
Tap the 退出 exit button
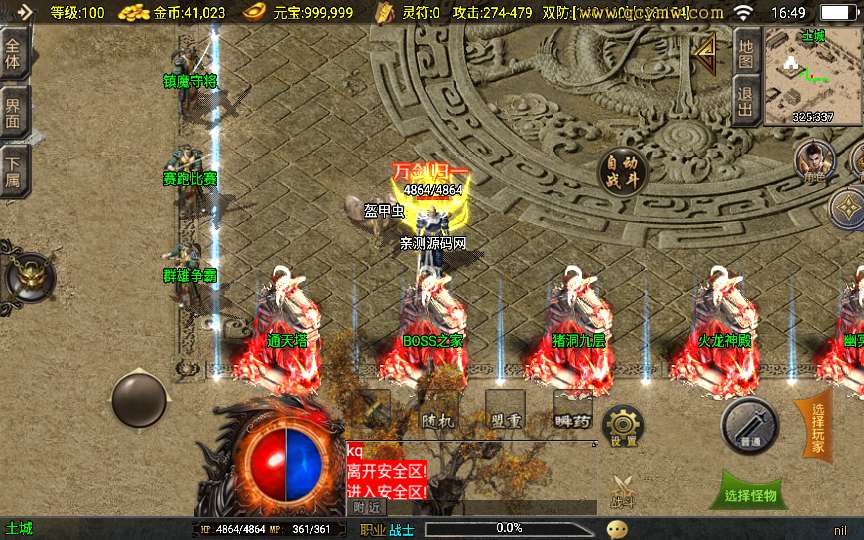point(745,102)
